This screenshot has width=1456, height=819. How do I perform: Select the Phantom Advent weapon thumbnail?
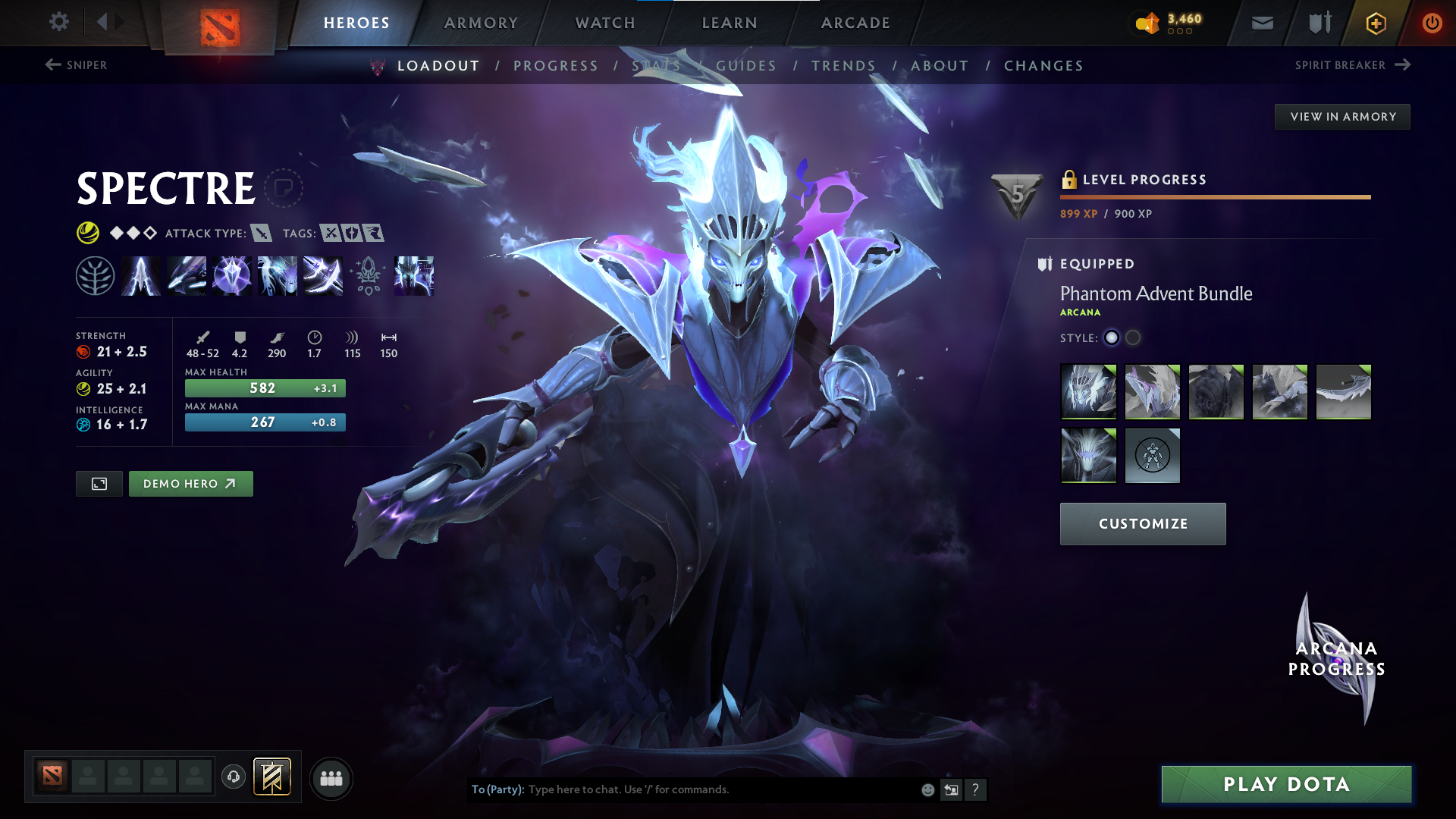coord(1343,392)
